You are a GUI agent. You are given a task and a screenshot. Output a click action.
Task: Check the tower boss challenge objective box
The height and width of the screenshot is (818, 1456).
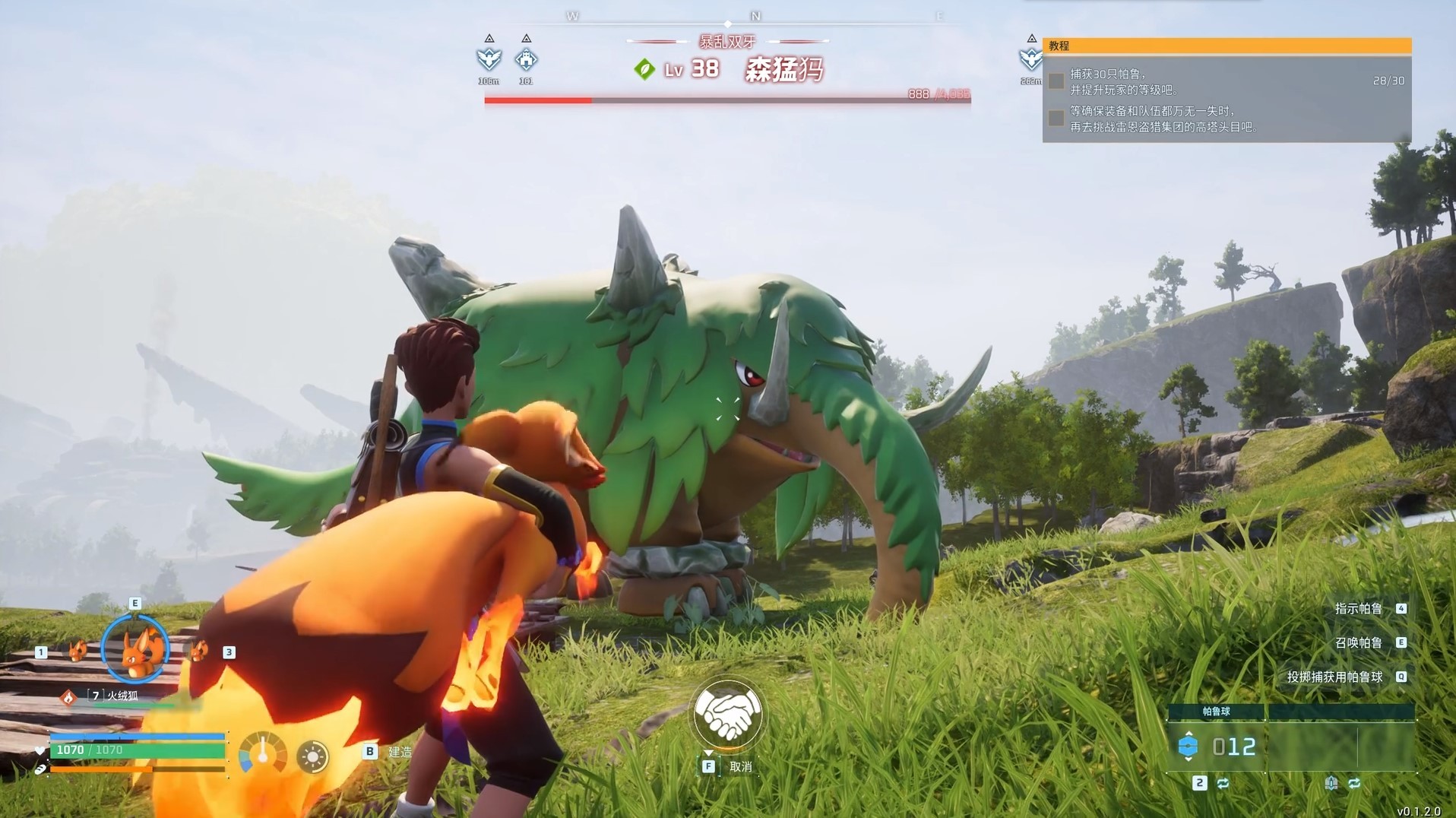click(x=1056, y=119)
